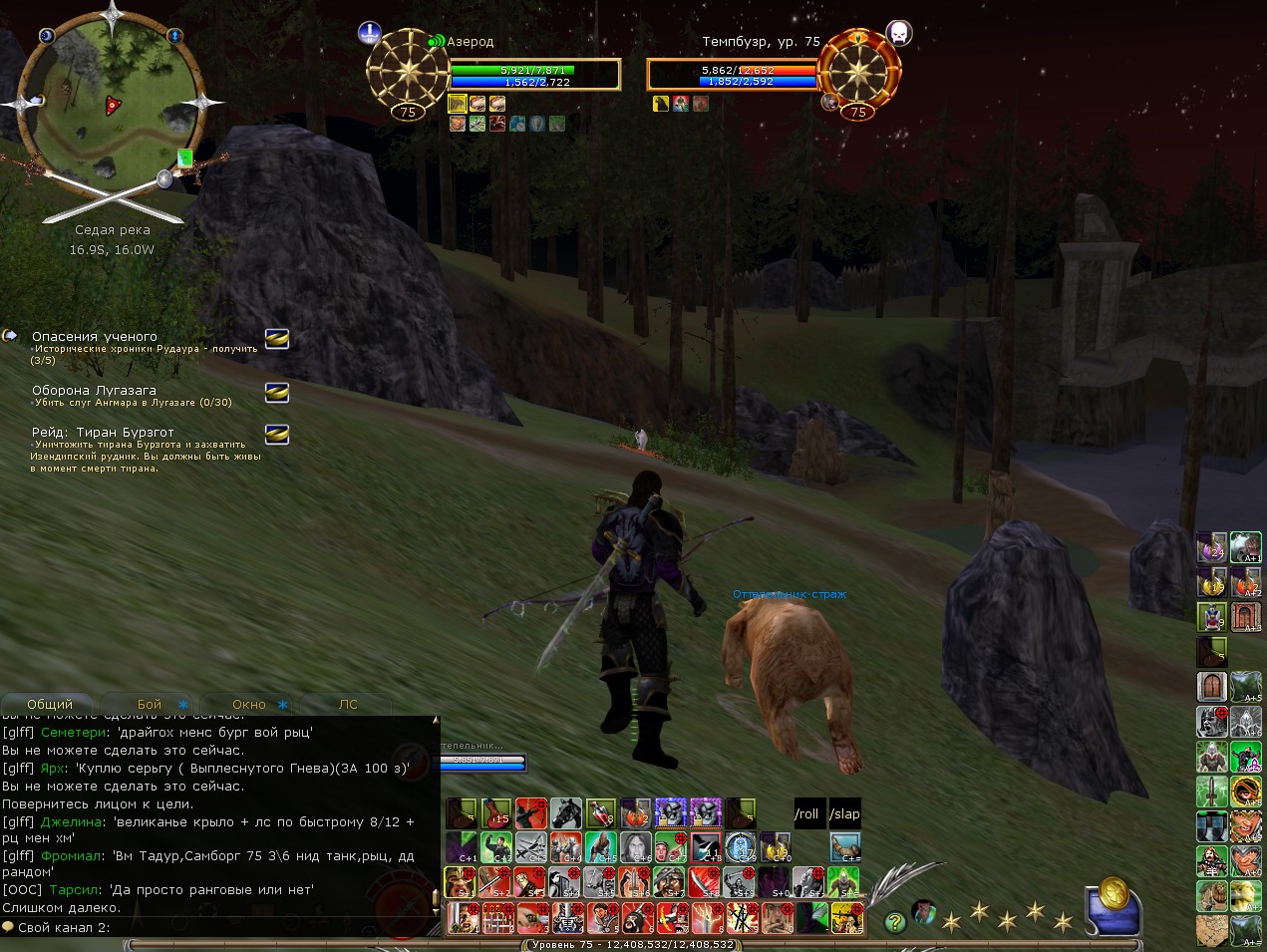This screenshot has height=952, width=1267.
Task: Switch to the ЛС chat tab
Action: pos(348,704)
